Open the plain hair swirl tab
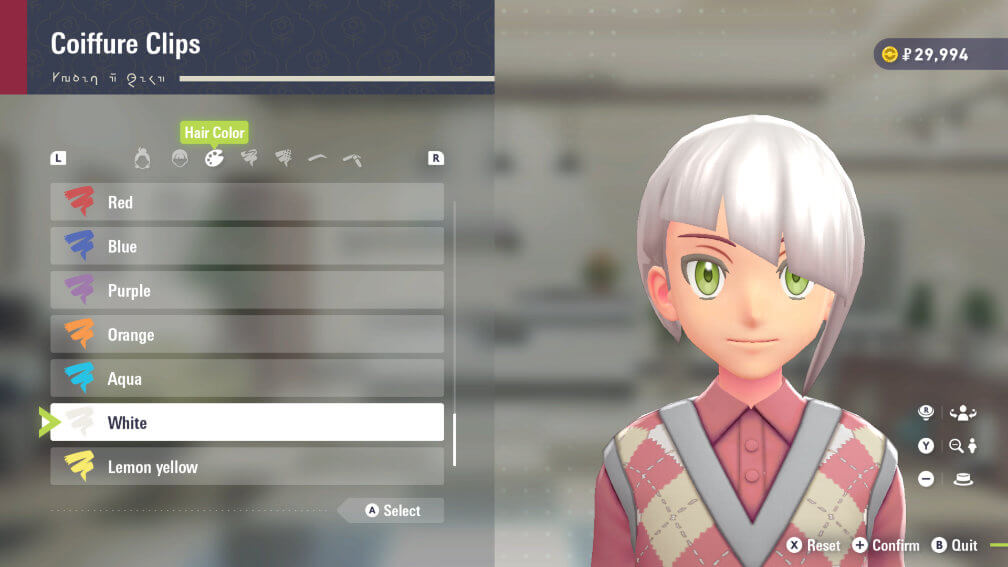This screenshot has height=567, width=1008. (249, 158)
